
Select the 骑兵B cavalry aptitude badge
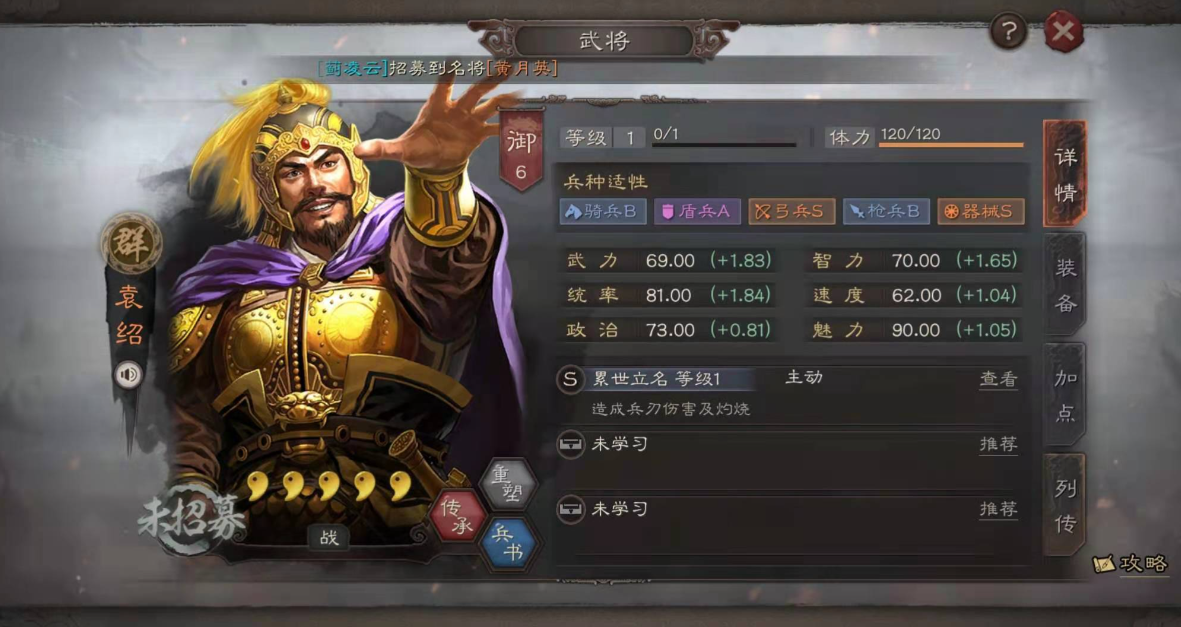coord(603,211)
